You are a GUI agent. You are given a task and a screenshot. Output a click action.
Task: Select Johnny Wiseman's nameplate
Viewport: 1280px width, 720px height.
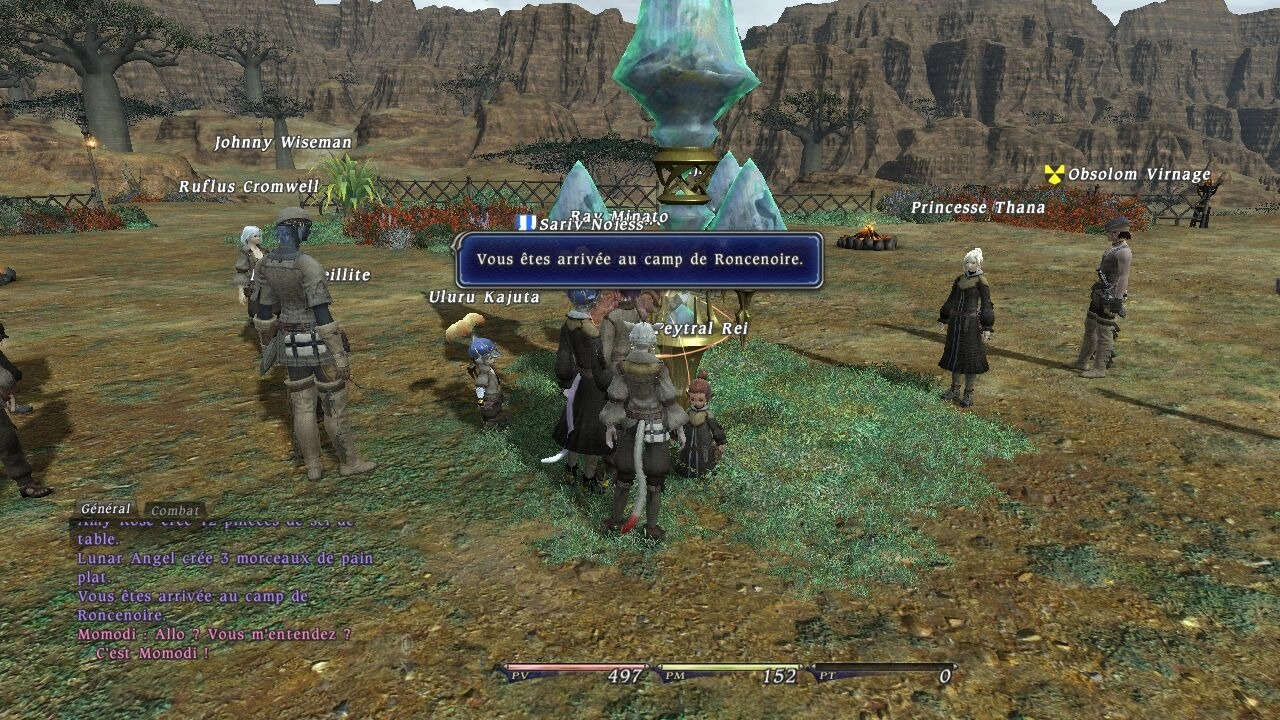(x=283, y=143)
